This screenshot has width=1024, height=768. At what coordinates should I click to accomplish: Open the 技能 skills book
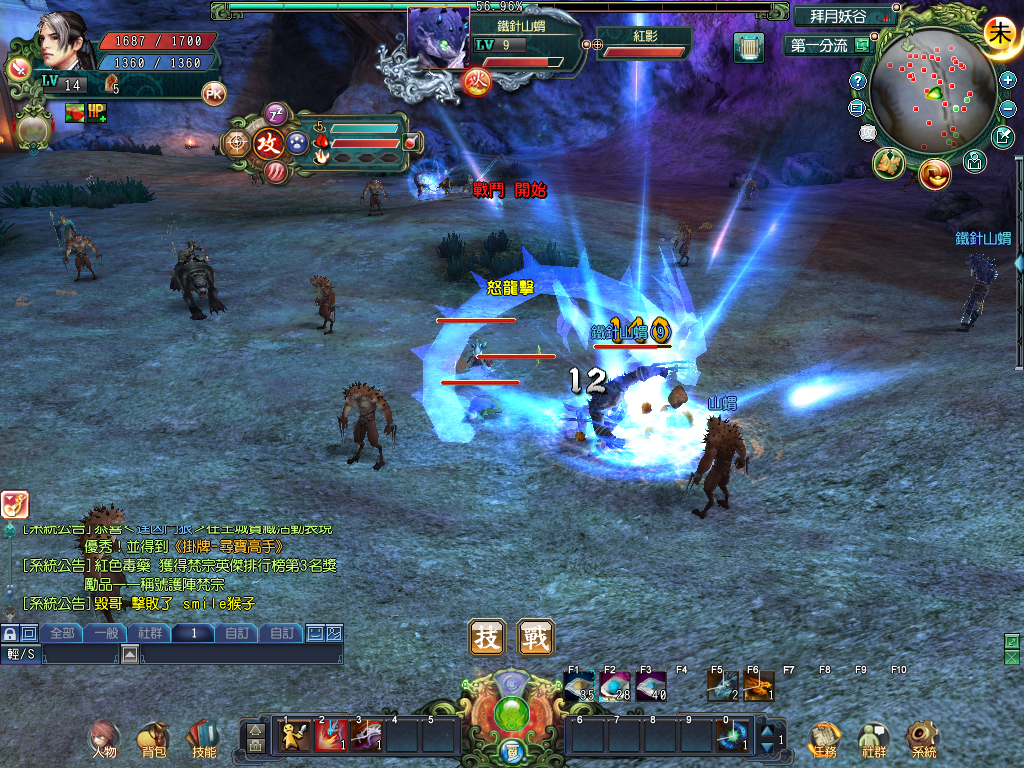pos(203,738)
